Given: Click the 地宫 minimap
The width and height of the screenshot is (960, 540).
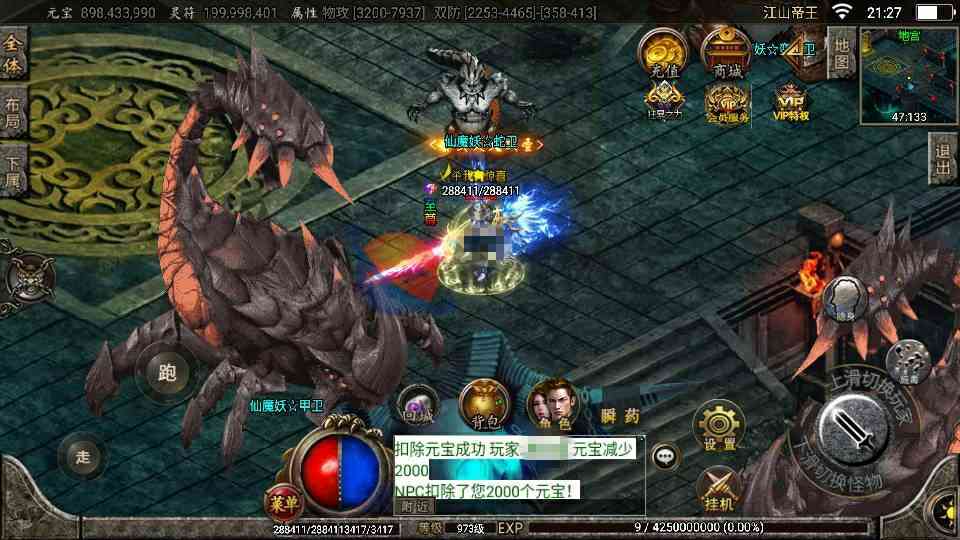Looking at the screenshot, I should [x=909, y=74].
